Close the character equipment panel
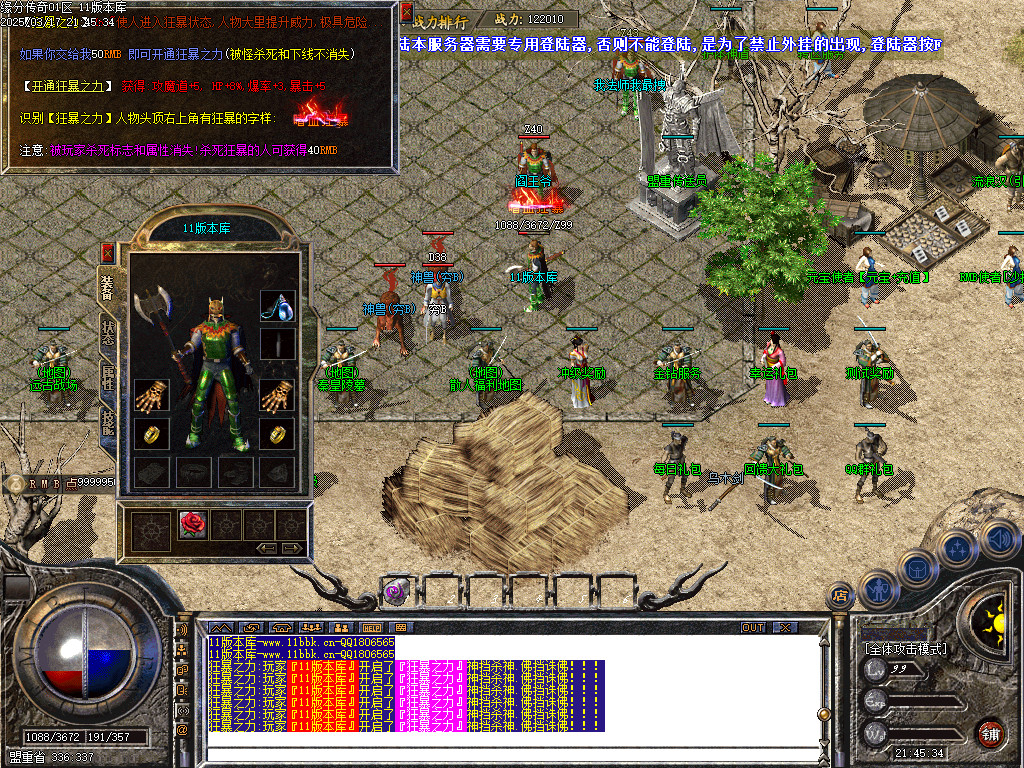This screenshot has width=1024, height=768. [x=108, y=254]
